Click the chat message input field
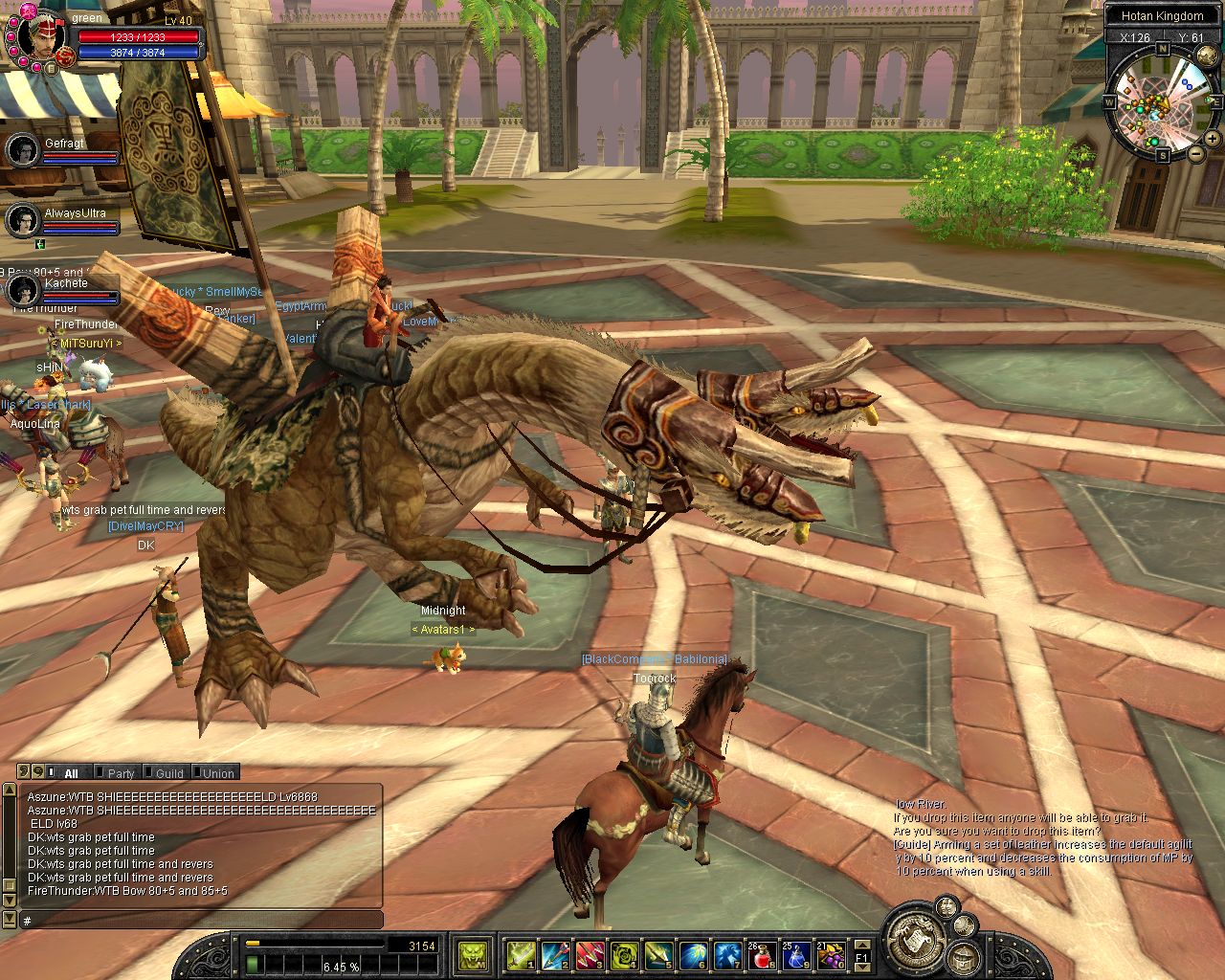The image size is (1225, 980). pos(201,921)
